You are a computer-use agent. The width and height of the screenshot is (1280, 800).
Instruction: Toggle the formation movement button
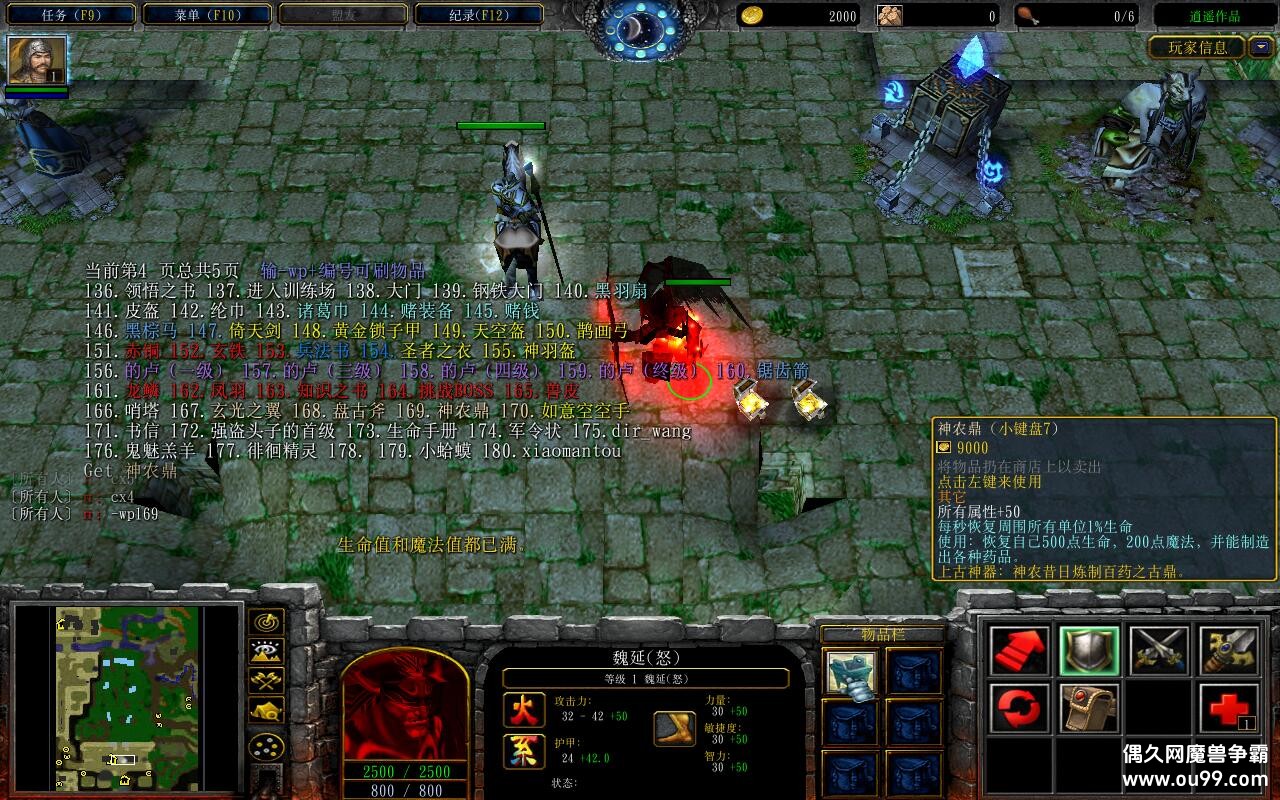266,747
